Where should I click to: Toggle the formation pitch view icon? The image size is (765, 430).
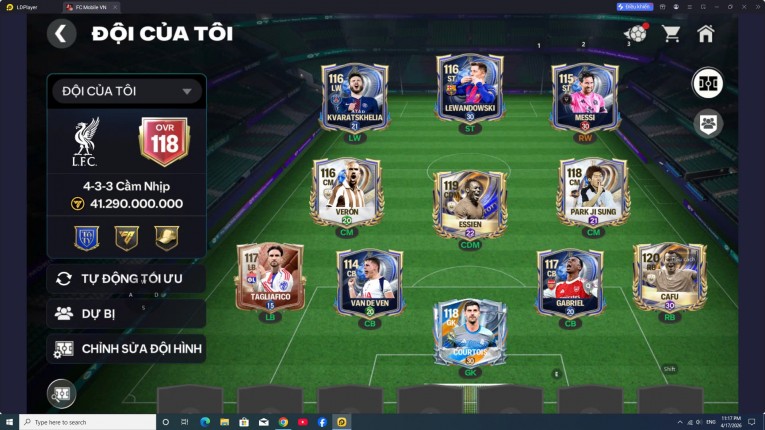click(x=708, y=83)
